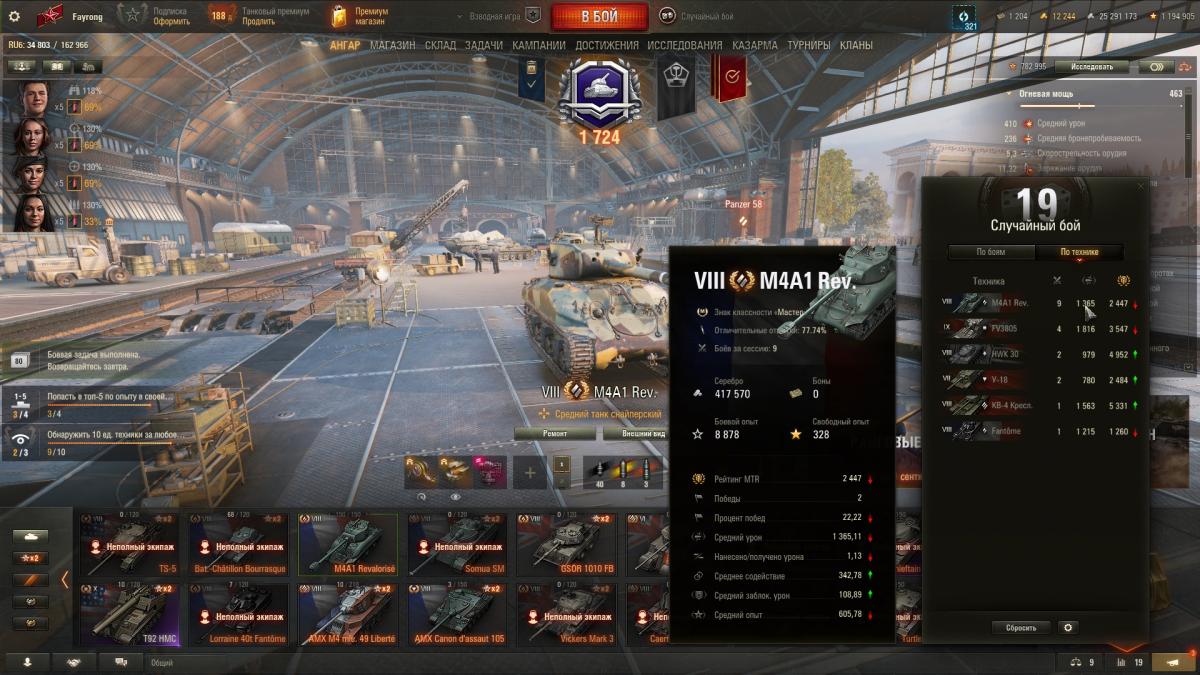The image size is (1200, 675).
Task: Reset session stats with Сбросить
Action: 1020,628
